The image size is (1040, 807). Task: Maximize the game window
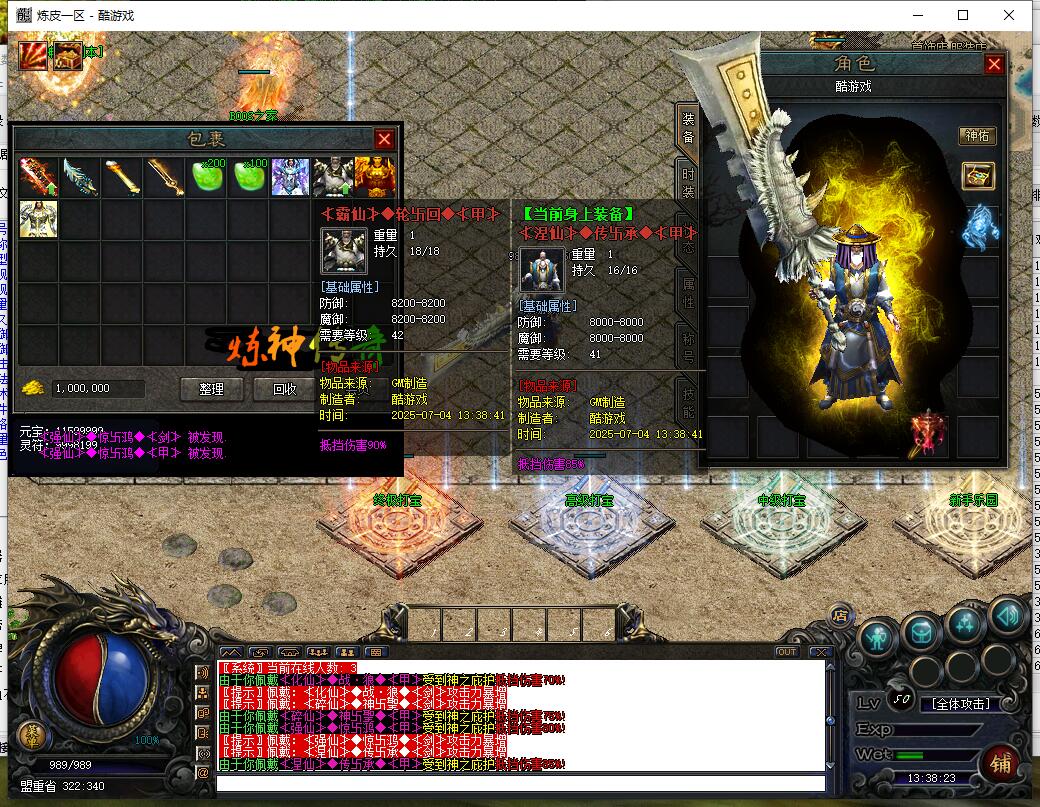click(x=963, y=15)
